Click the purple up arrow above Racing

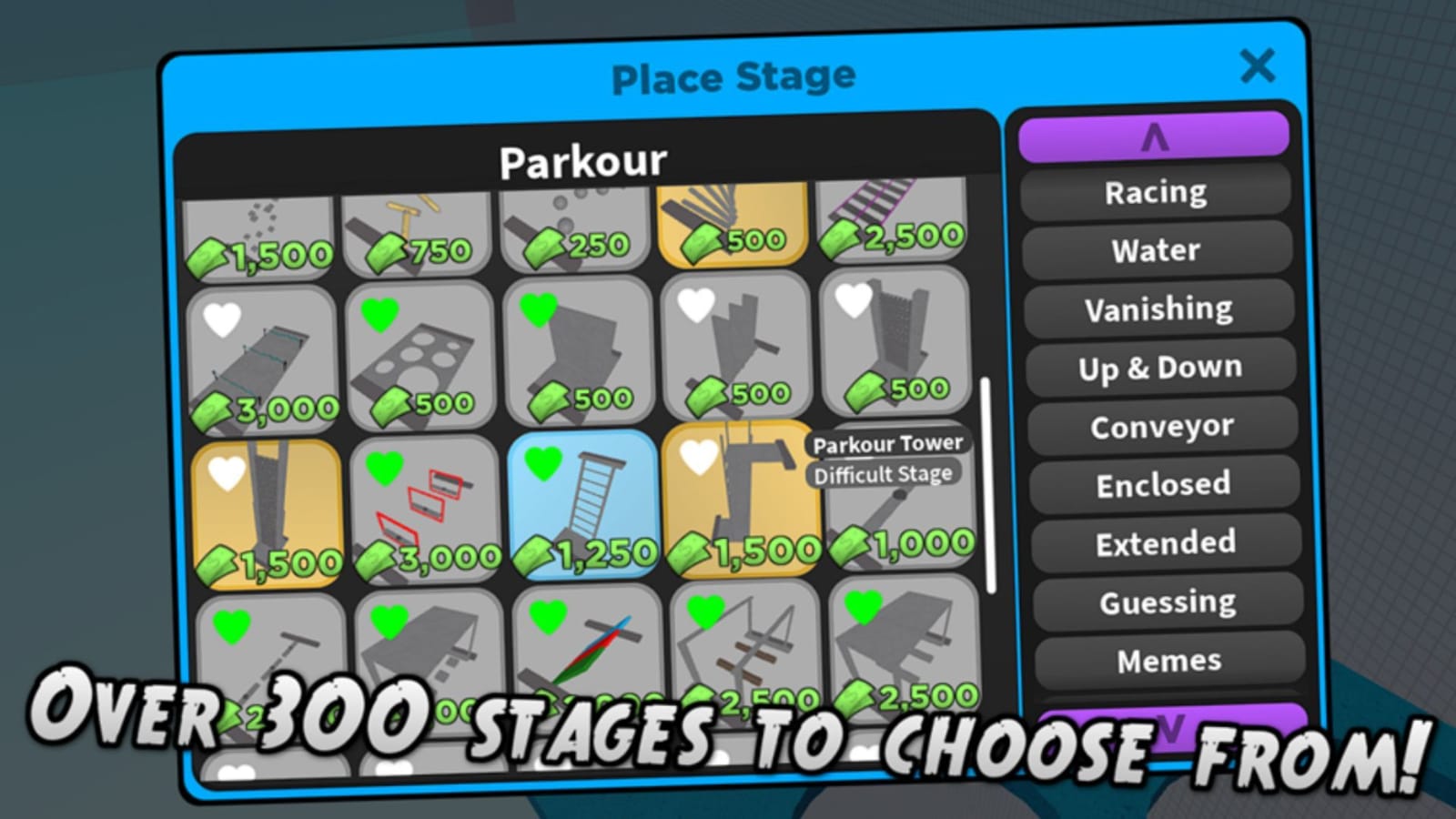point(1154,135)
